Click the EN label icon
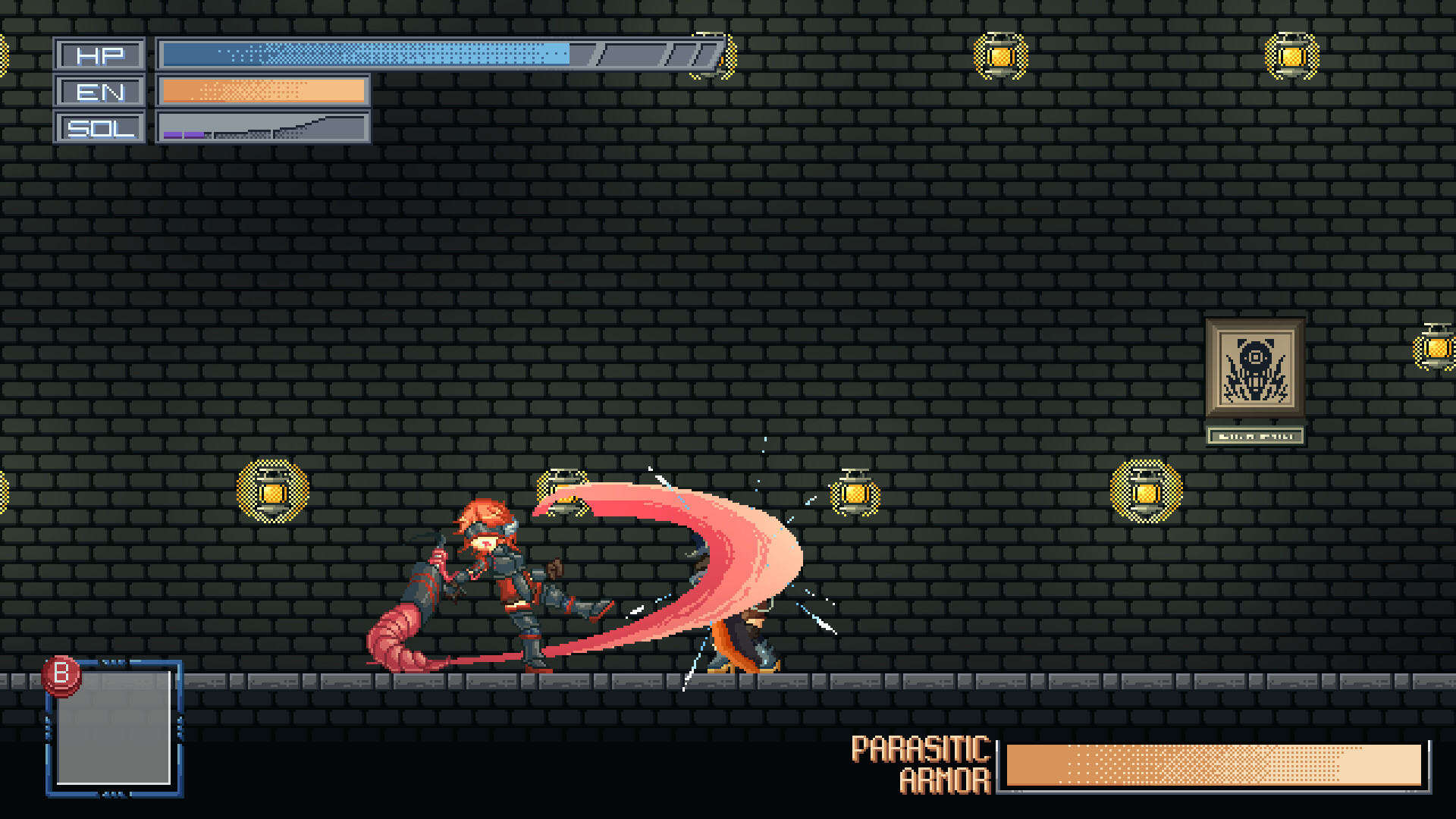Screen dimensions: 1456x819 (x=101, y=92)
